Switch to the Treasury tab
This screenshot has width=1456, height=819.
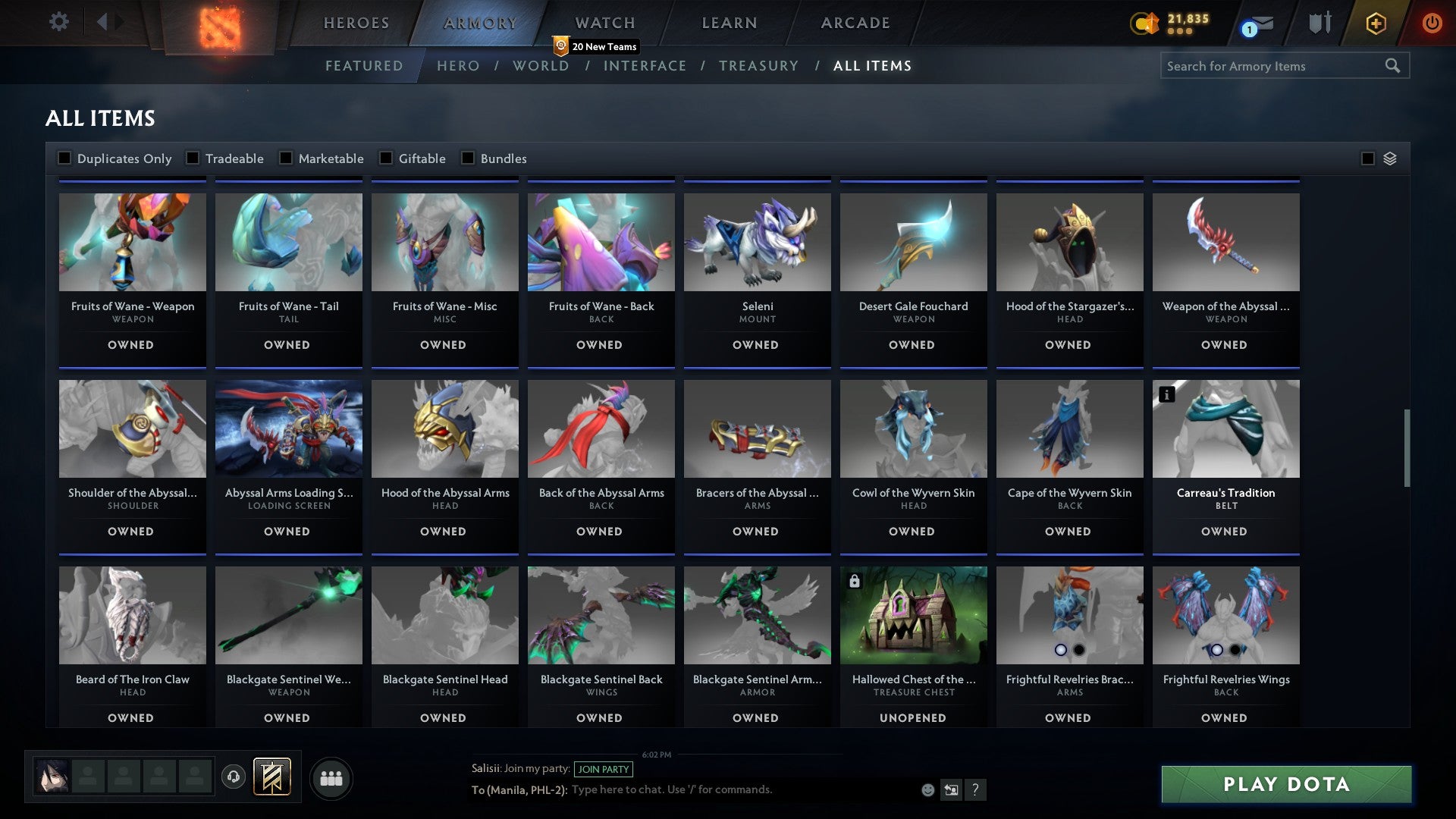pyautogui.click(x=758, y=66)
